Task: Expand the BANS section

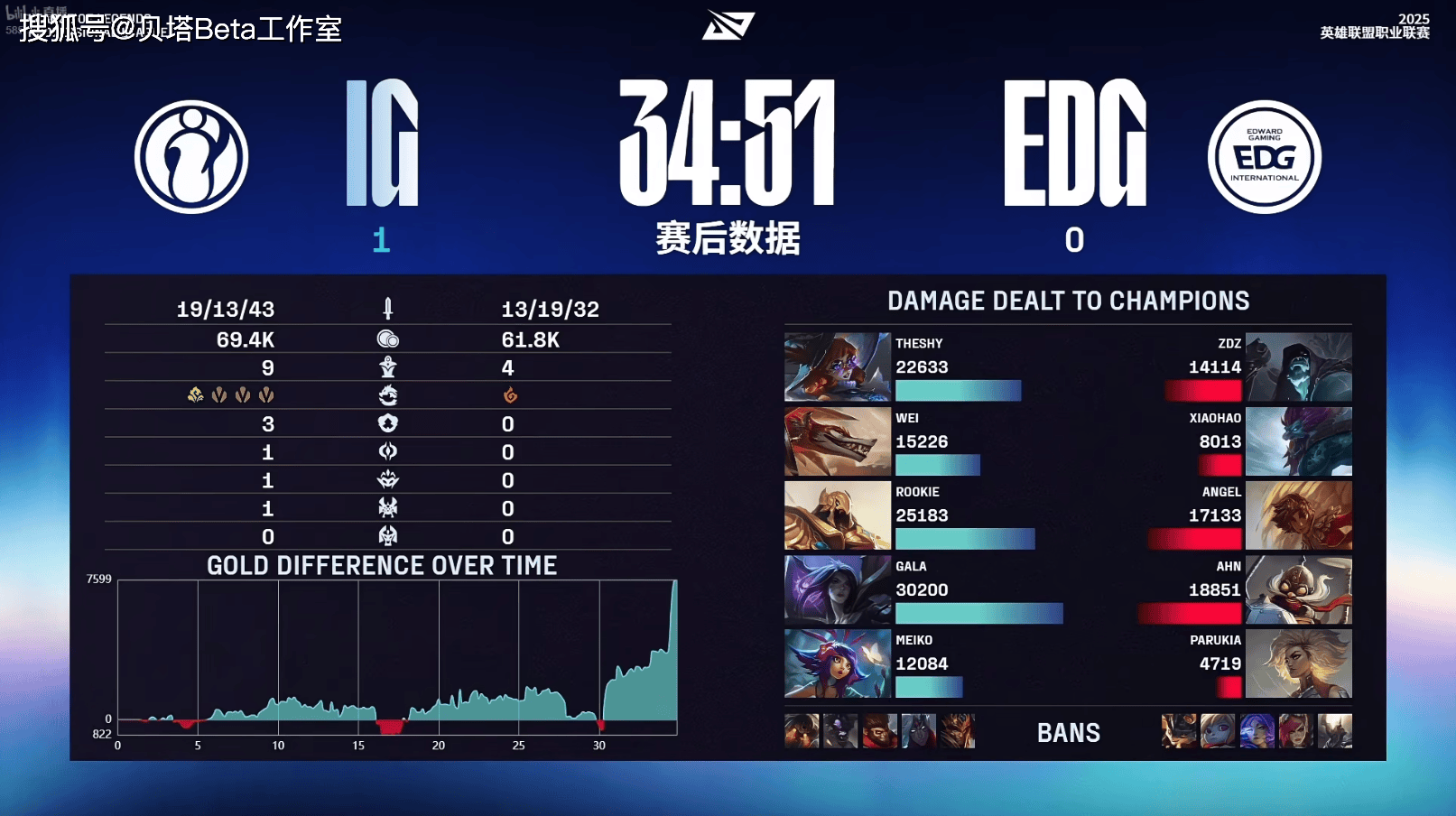Action: pos(1069,732)
